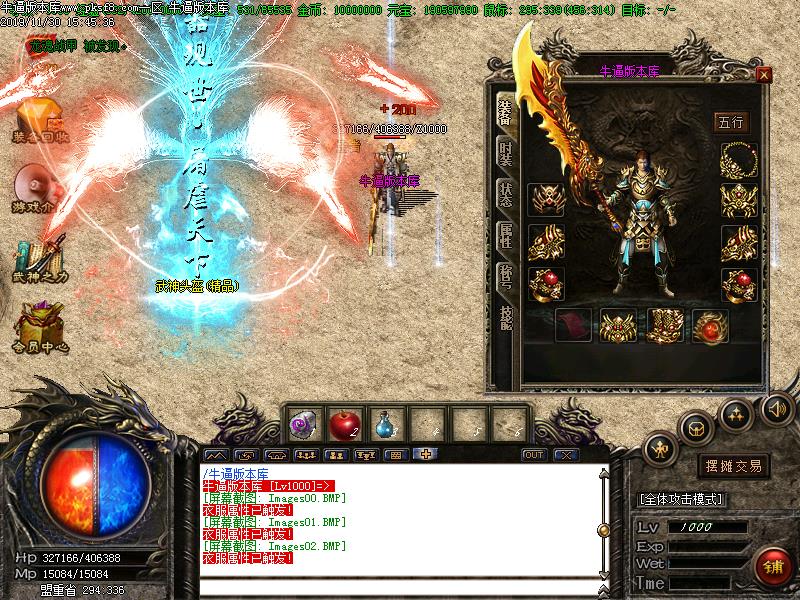This screenshot has height=600, width=800.
Task: Use the red apple in the hotbar
Action: [x=343, y=423]
